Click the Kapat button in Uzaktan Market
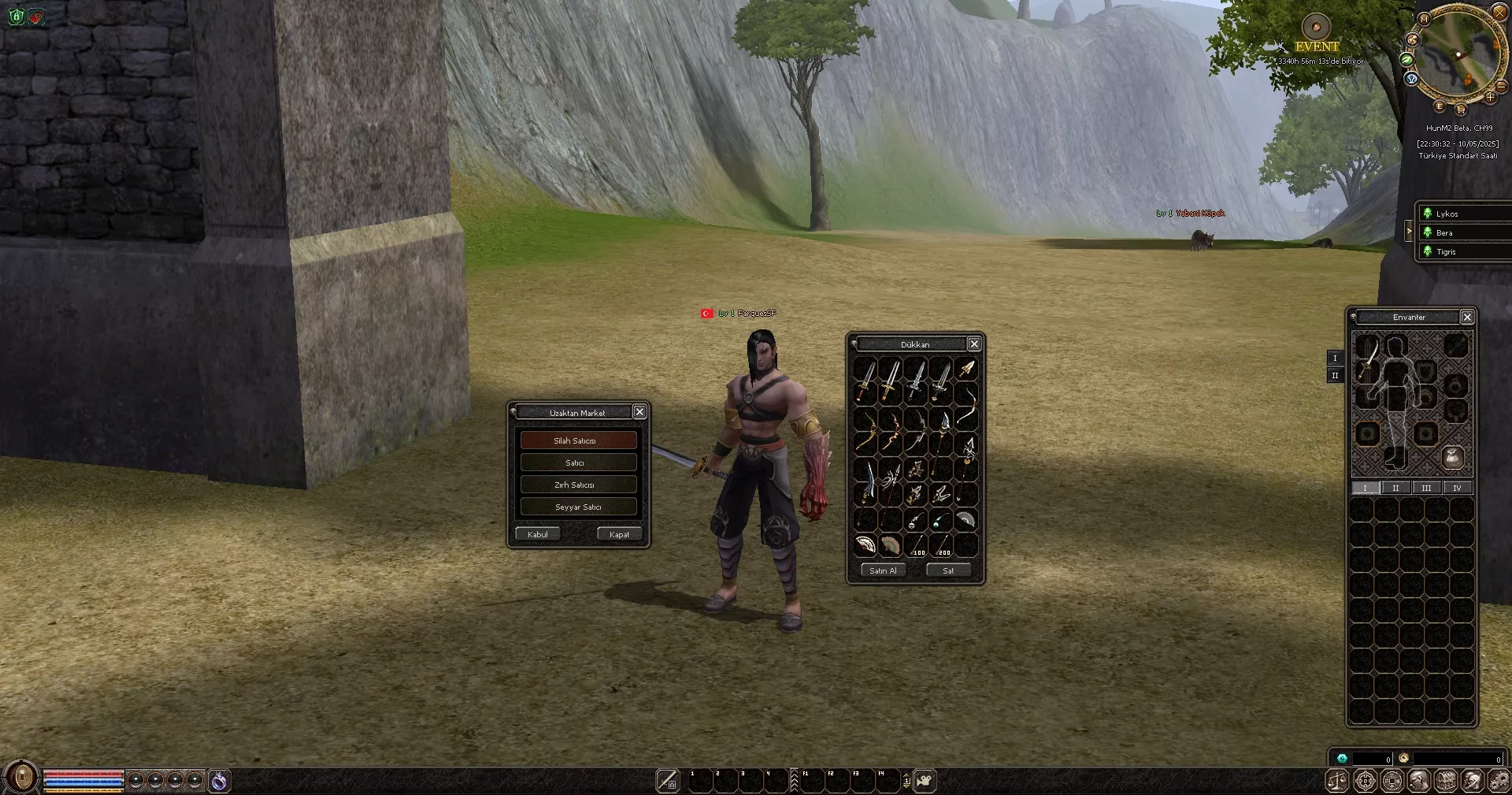 (619, 534)
